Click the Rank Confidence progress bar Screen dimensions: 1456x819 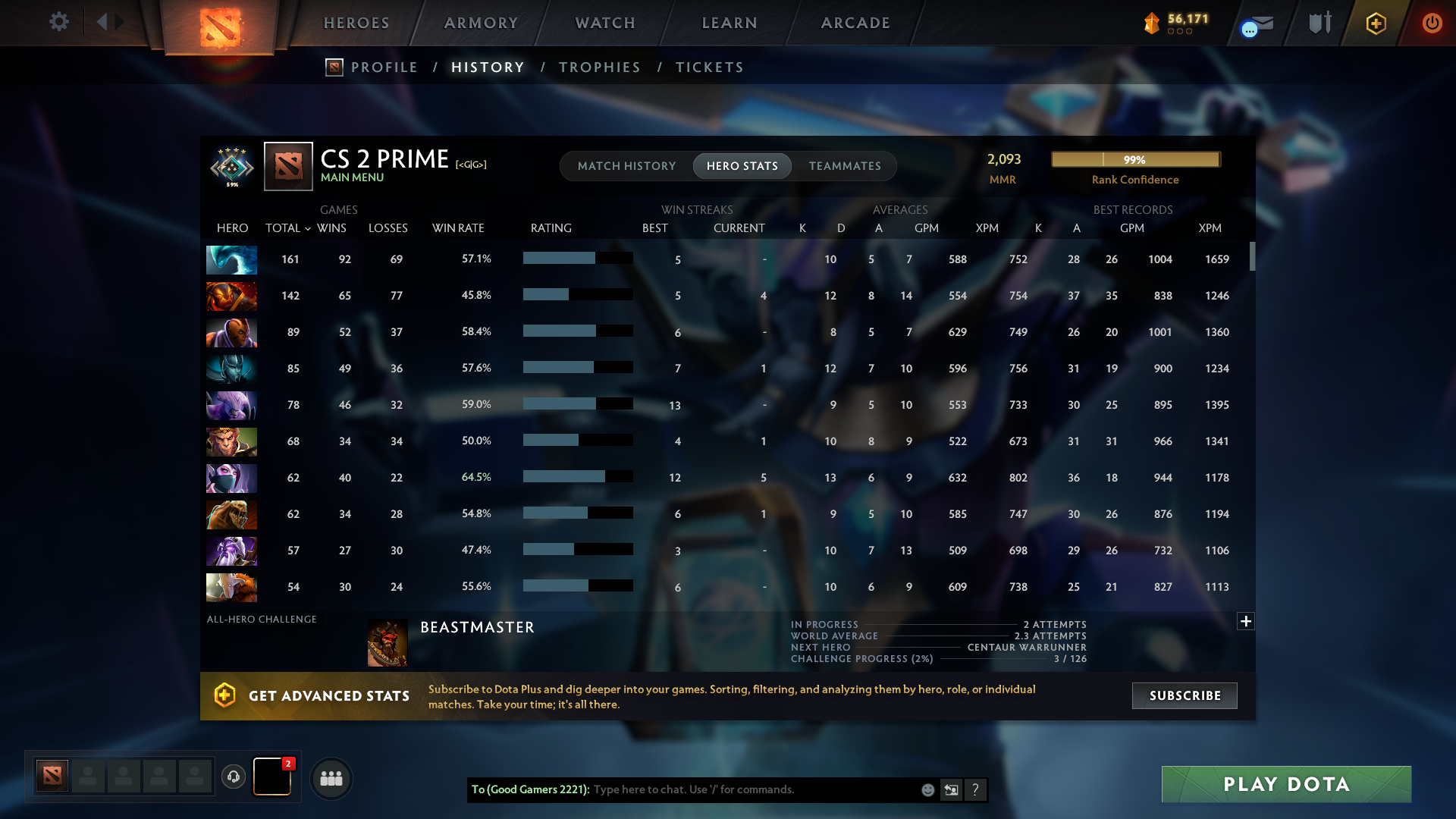[x=1134, y=159]
